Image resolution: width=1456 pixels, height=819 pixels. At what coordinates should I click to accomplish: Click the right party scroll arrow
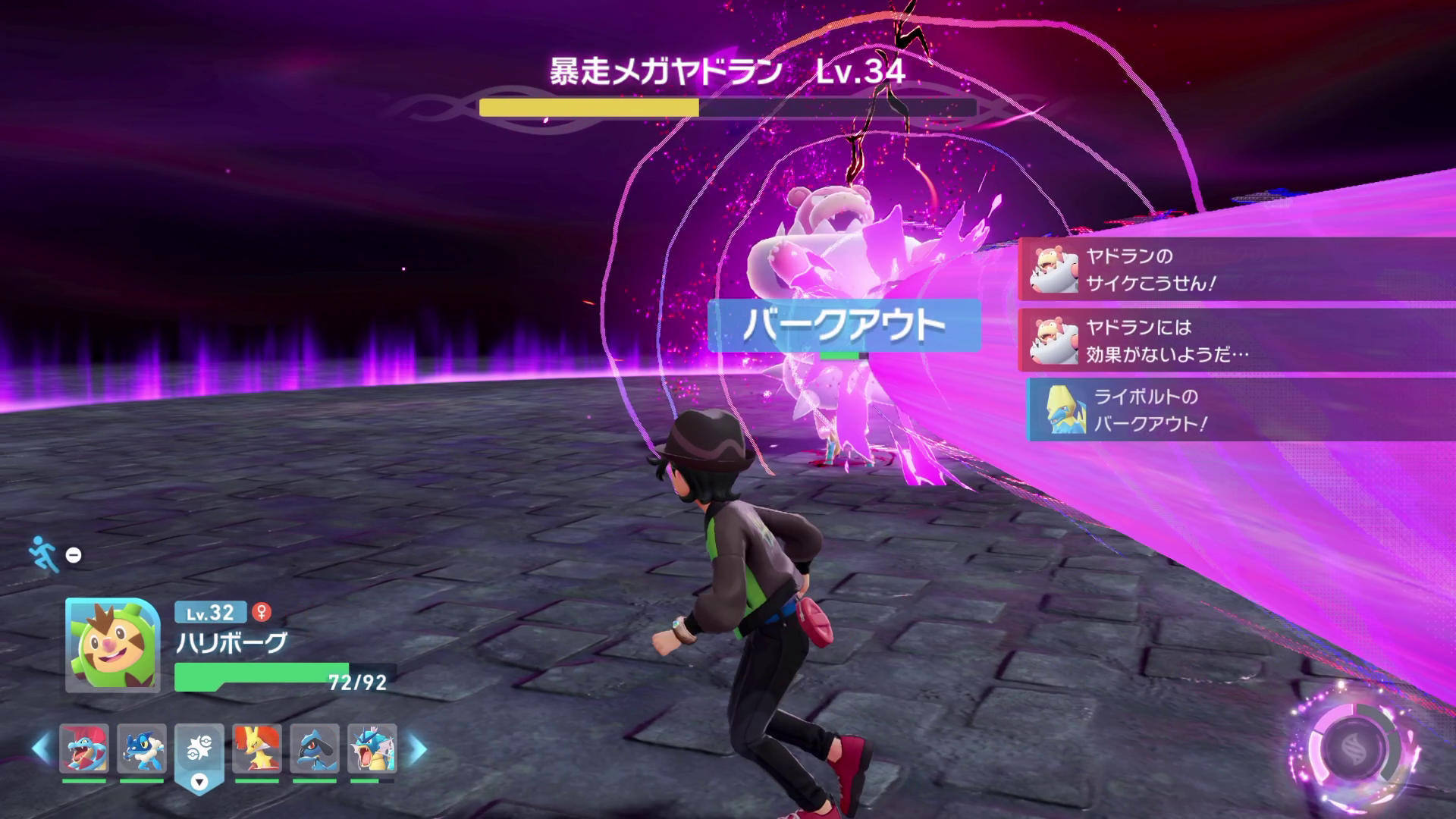coord(417,748)
